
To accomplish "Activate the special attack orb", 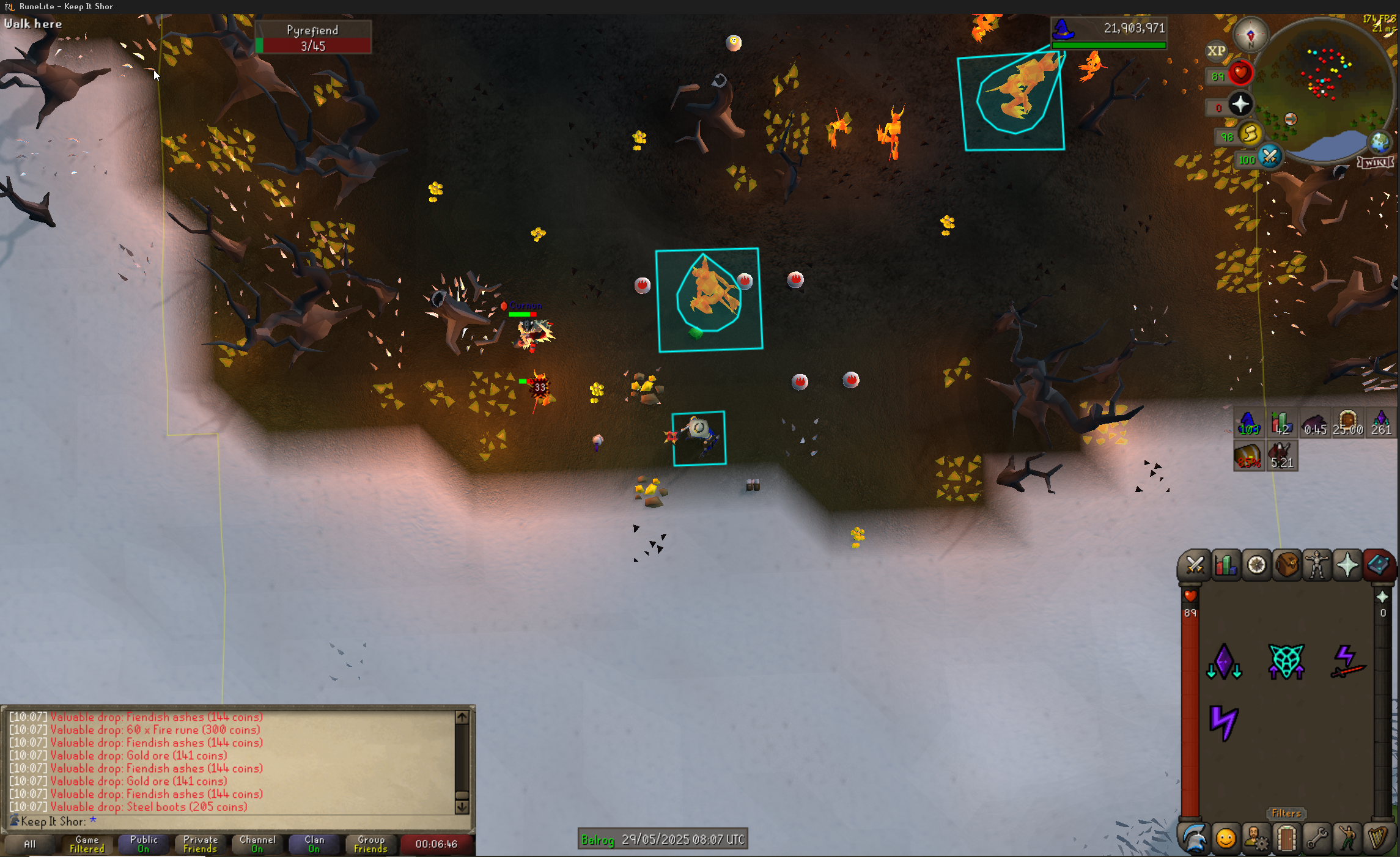I will 1270,157.
